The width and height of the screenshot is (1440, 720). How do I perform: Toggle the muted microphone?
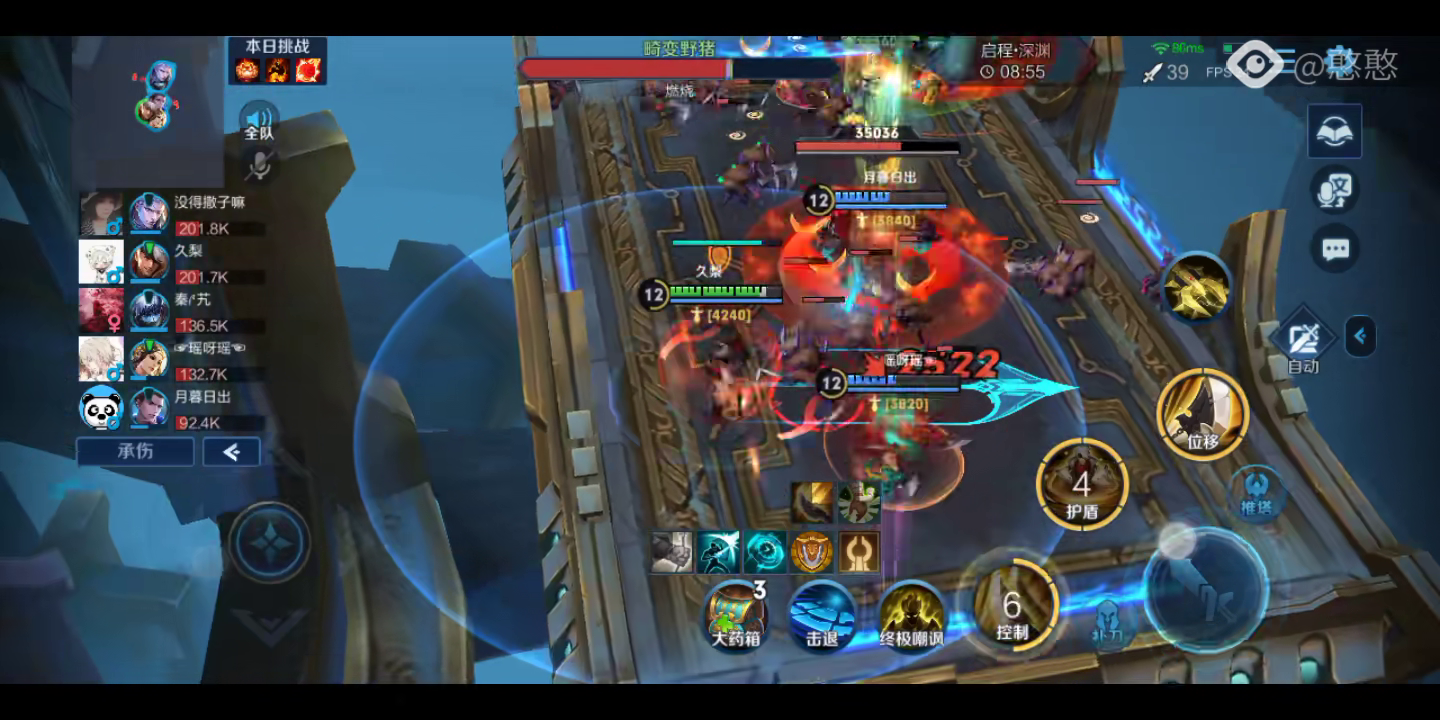[259, 166]
